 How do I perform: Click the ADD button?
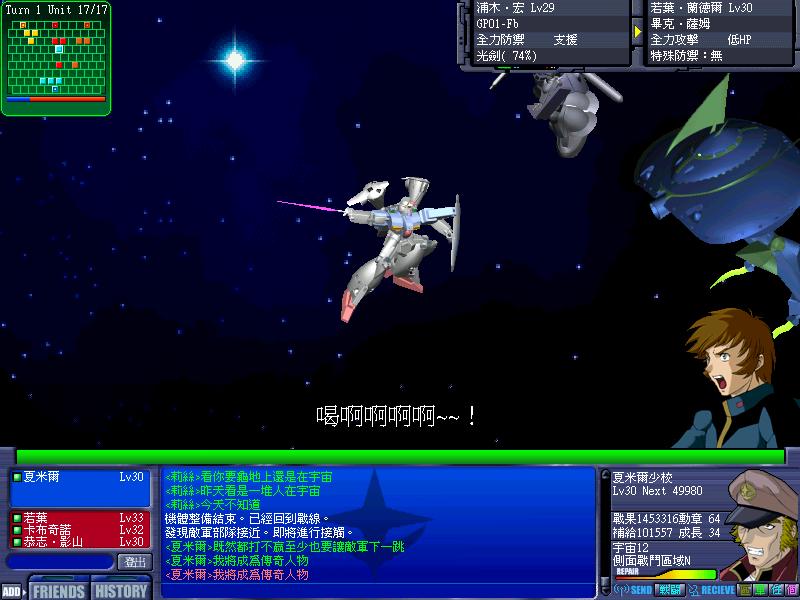[12, 591]
